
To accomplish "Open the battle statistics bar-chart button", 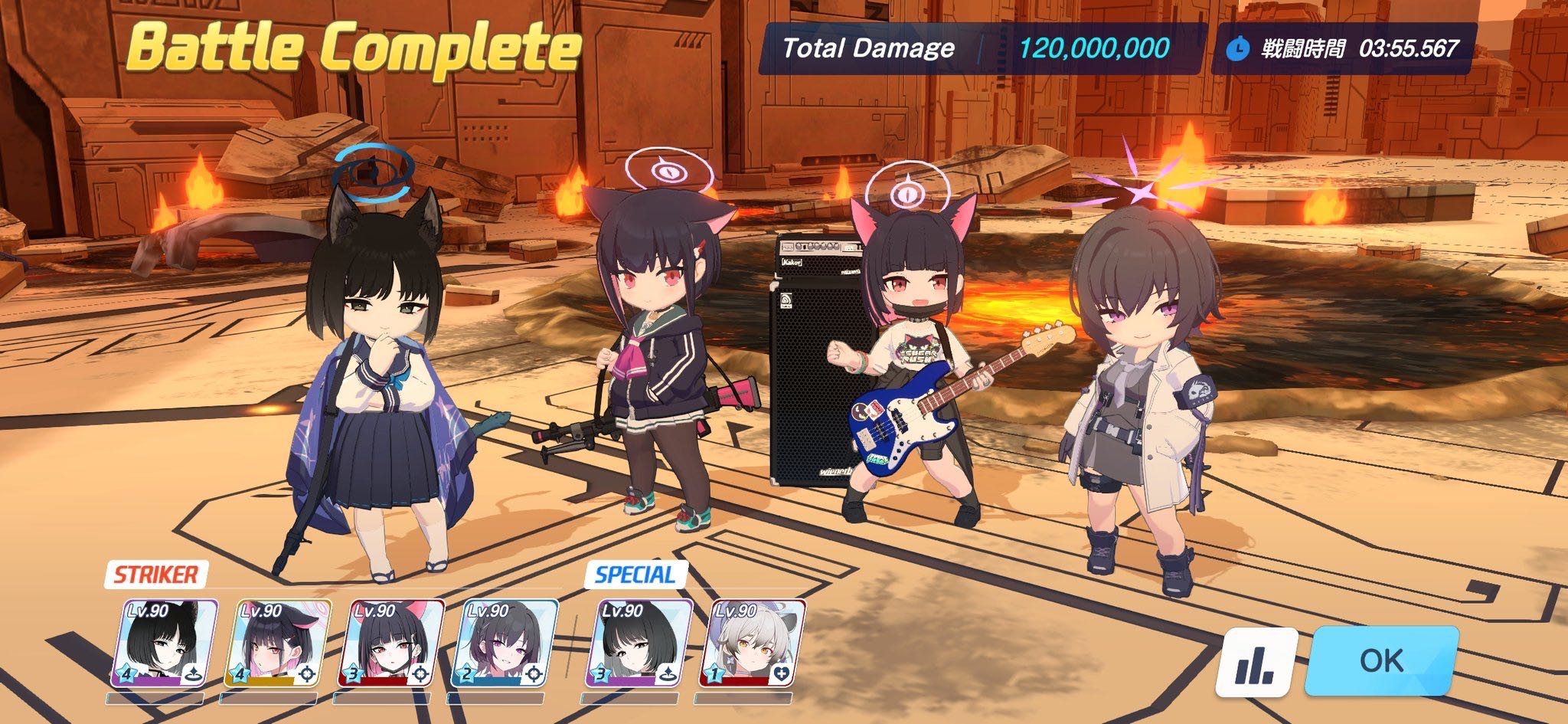I will 1256,663.
